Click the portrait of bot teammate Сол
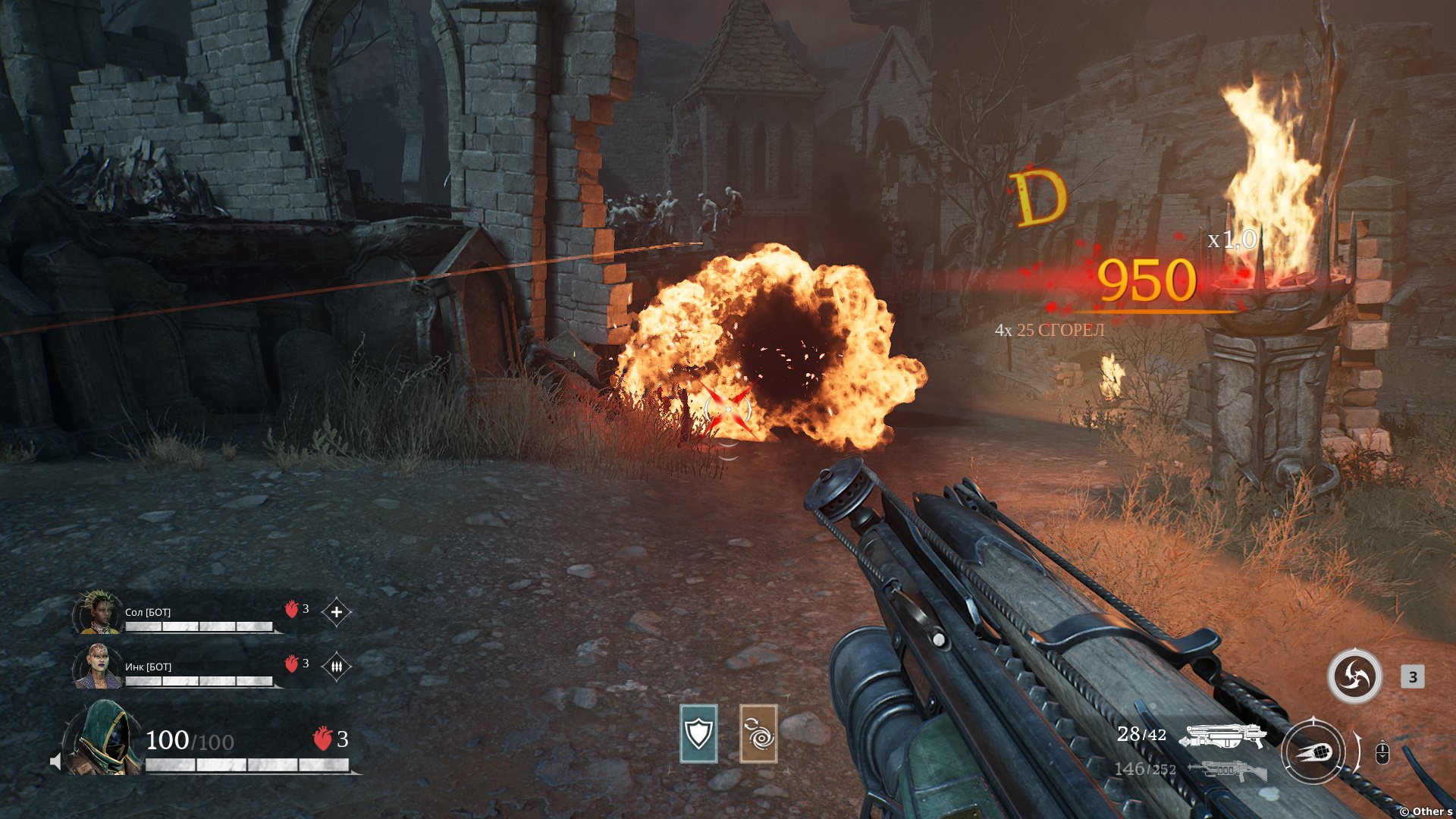Screen dimensions: 1456x819 point(98,613)
